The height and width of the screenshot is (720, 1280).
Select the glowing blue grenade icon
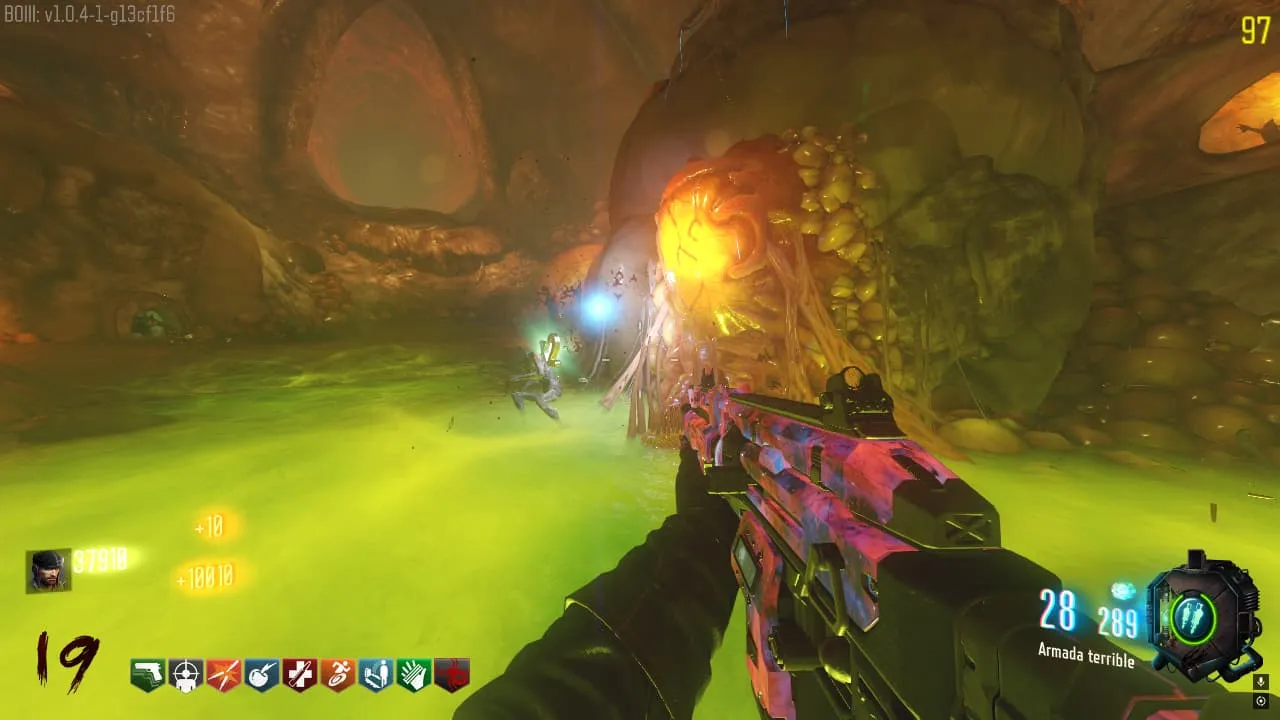pyautogui.click(x=1123, y=592)
